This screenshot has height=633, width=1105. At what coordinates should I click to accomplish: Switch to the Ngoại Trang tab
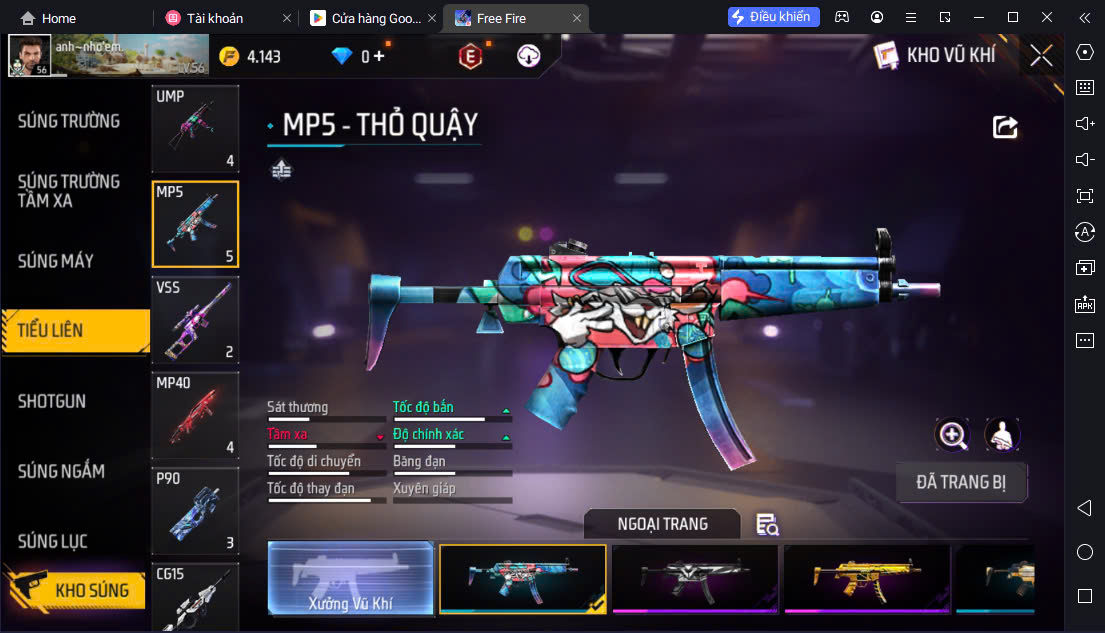click(662, 524)
